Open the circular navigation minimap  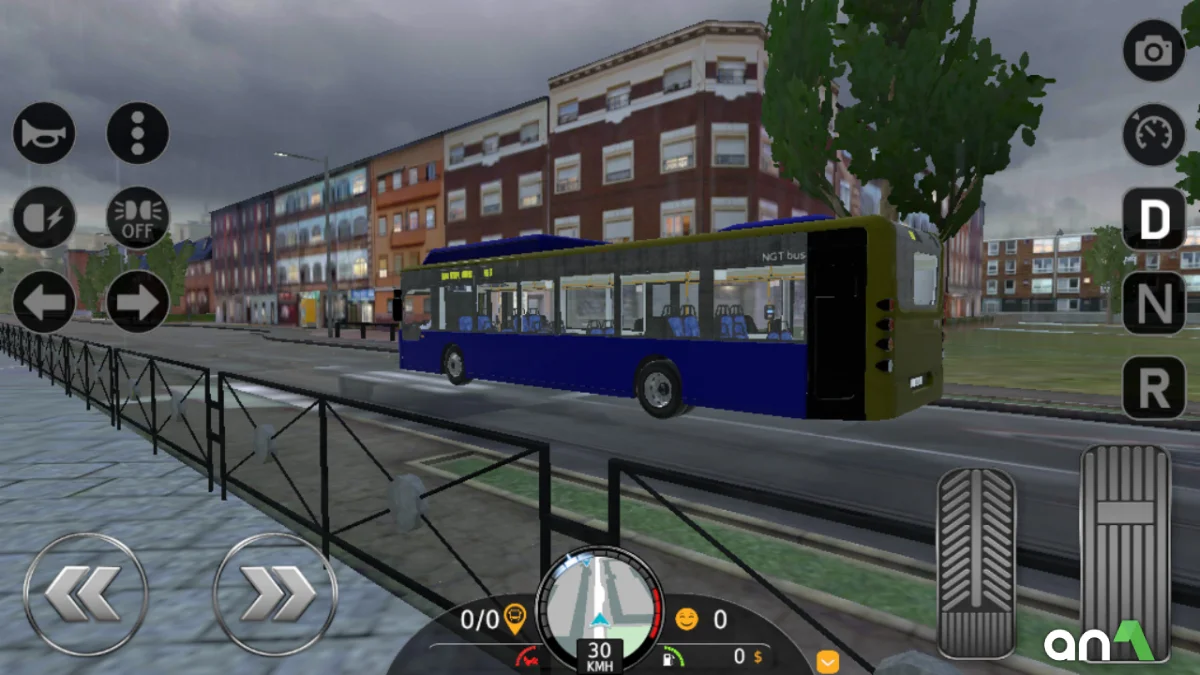599,605
